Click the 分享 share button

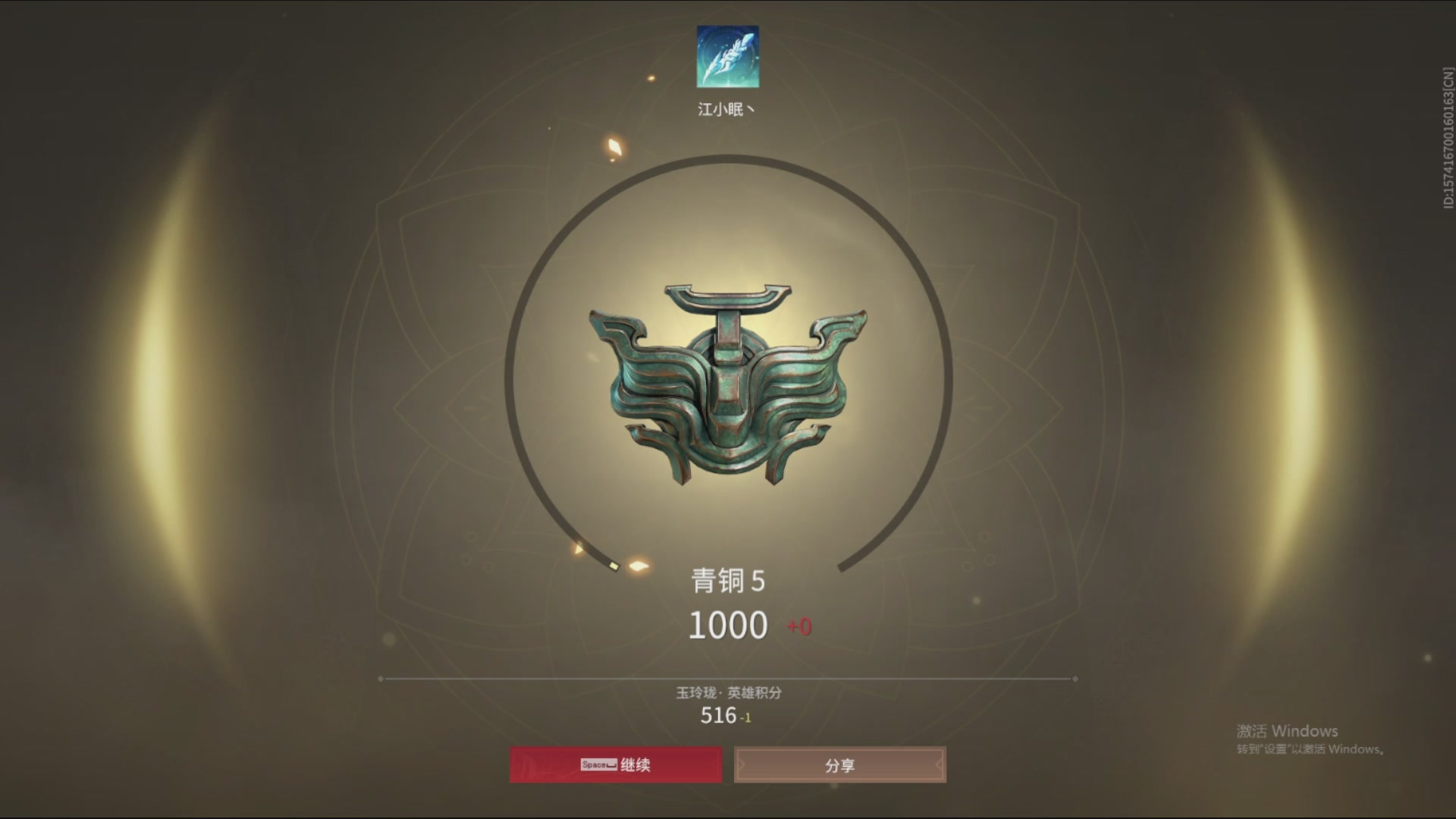(x=840, y=765)
